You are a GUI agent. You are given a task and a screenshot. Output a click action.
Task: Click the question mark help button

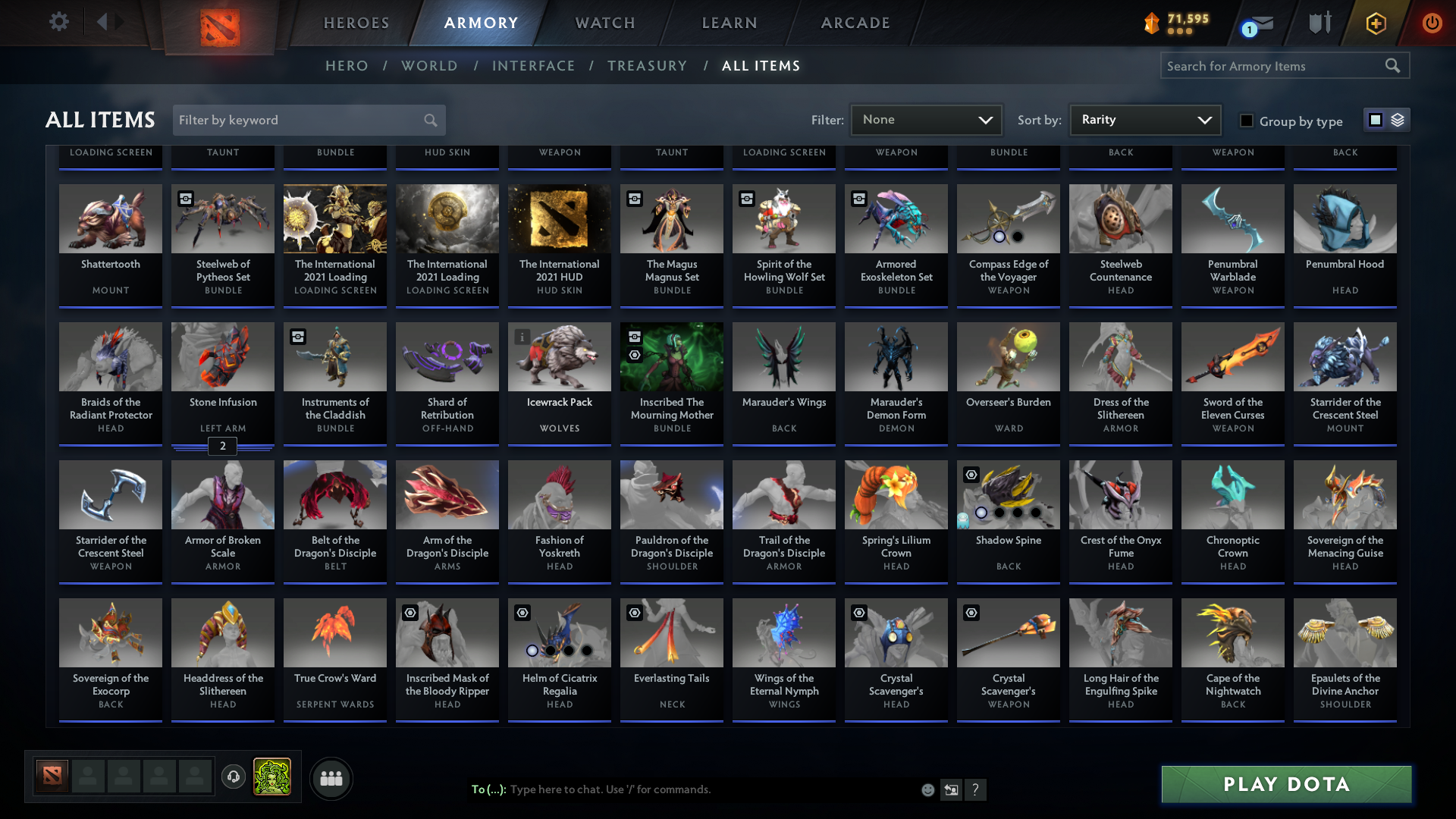[x=977, y=789]
